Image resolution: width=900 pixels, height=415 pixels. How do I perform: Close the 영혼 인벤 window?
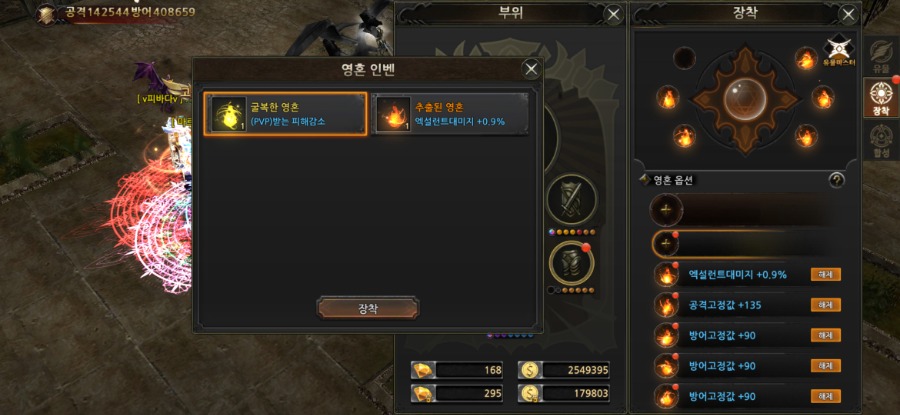tap(531, 69)
